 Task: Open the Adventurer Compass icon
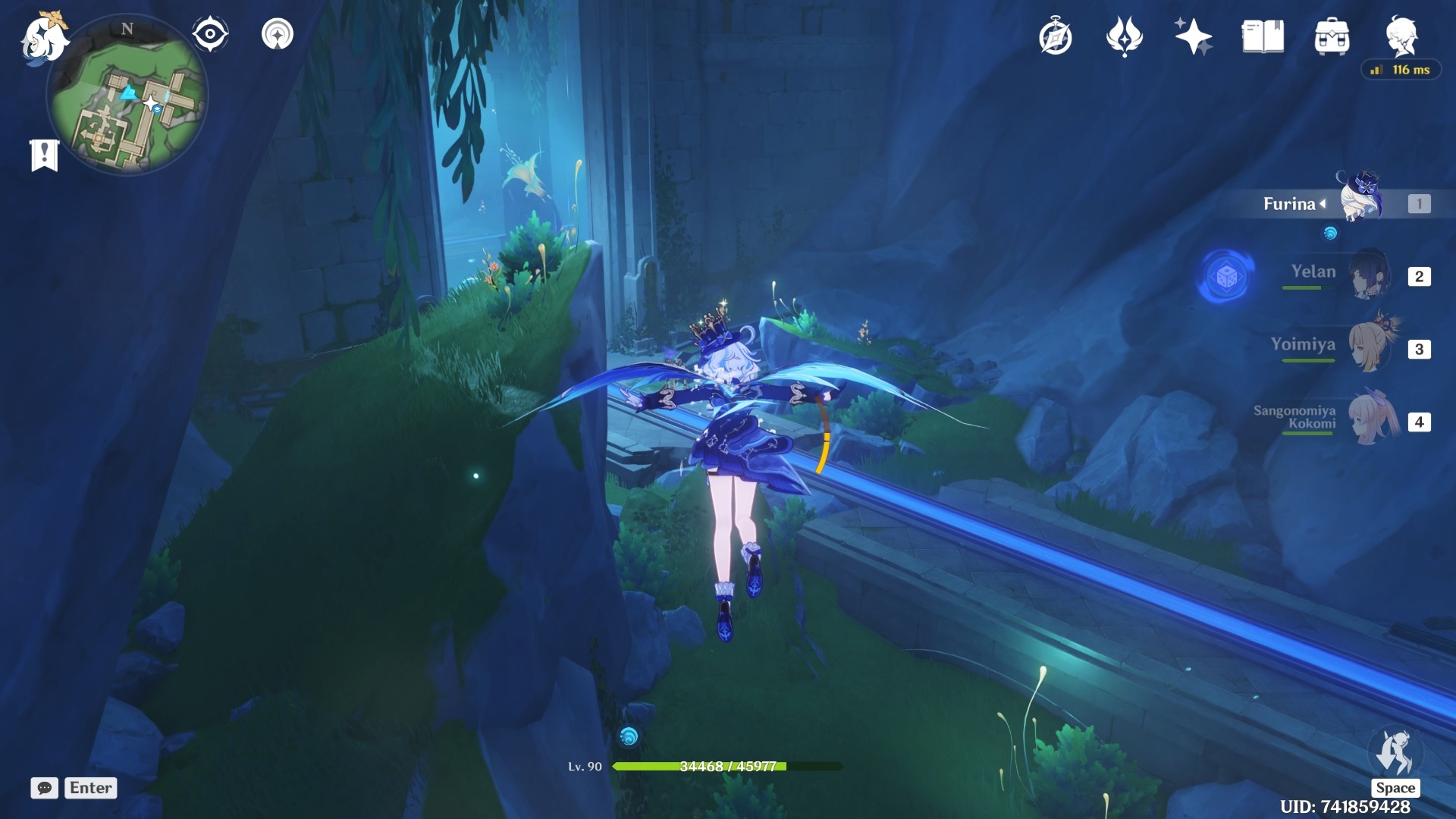1055,37
